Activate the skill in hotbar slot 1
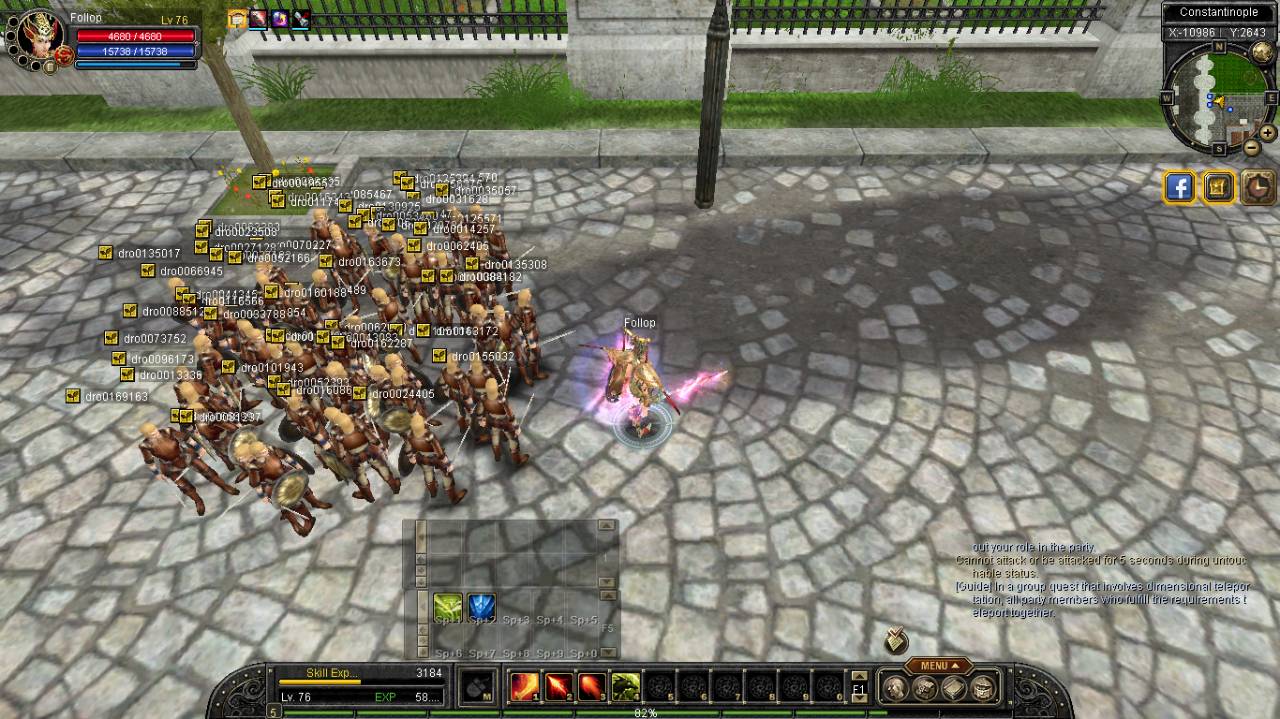 coord(525,687)
